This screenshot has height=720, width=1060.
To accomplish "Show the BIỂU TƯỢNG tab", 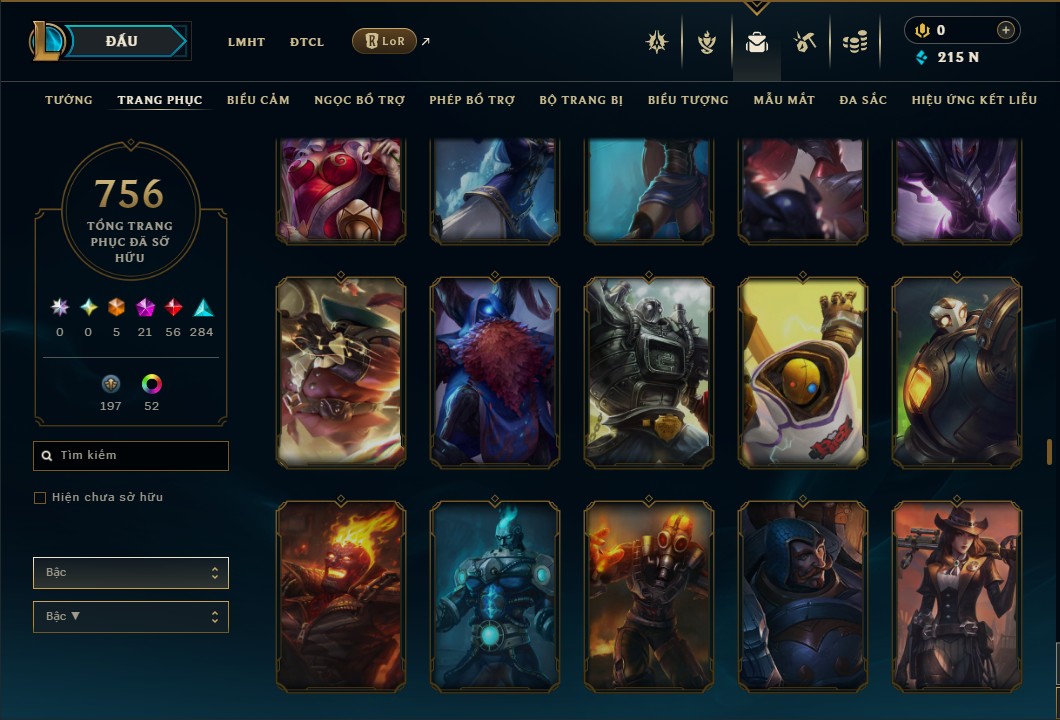I will [x=688, y=100].
